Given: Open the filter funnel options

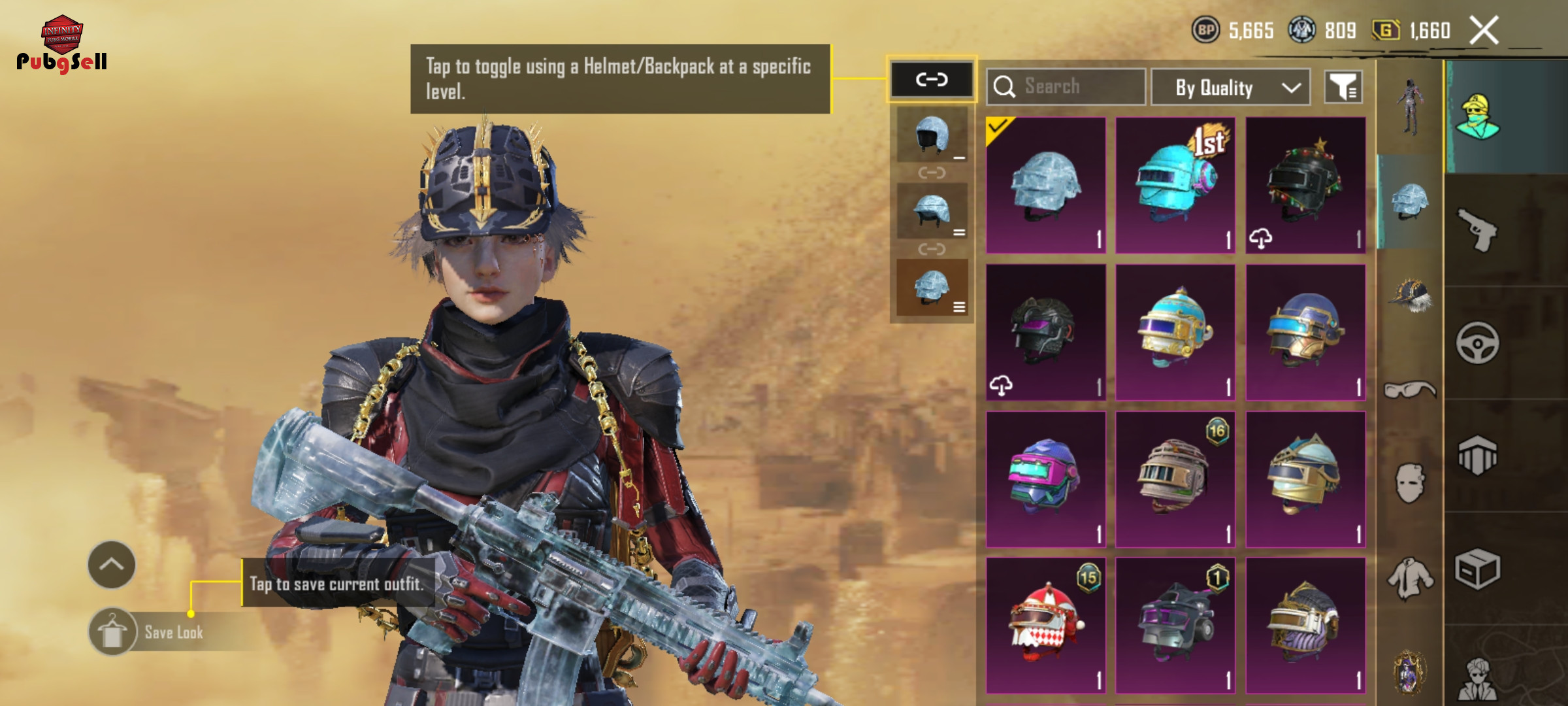Looking at the screenshot, I should pyautogui.click(x=1343, y=86).
